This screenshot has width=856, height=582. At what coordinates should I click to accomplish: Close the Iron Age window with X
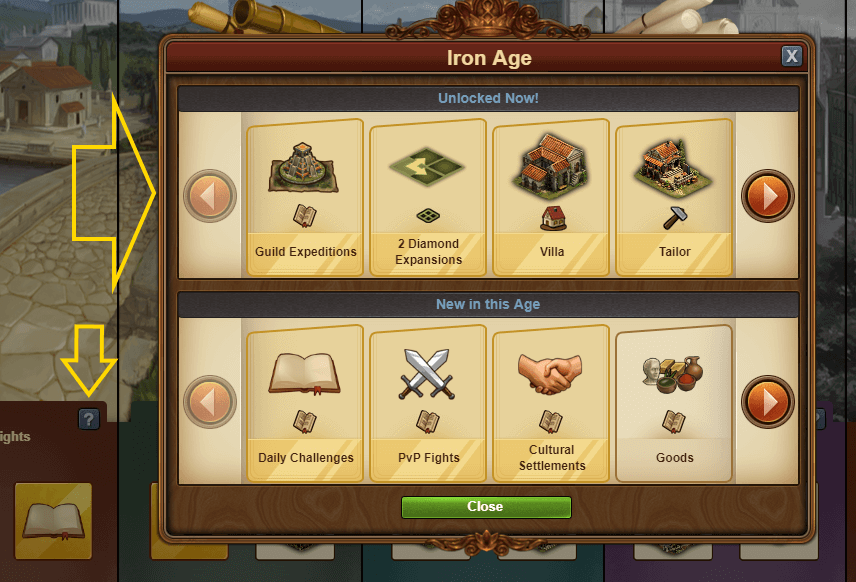click(x=792, y=56)
